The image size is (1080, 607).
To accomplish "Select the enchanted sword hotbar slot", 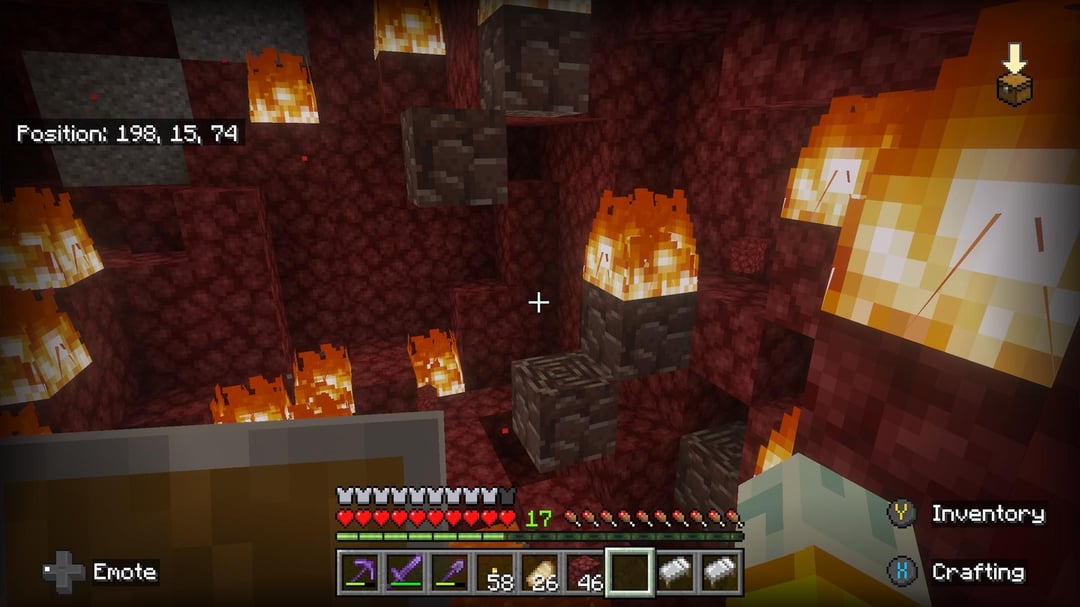I will [404, 572].
